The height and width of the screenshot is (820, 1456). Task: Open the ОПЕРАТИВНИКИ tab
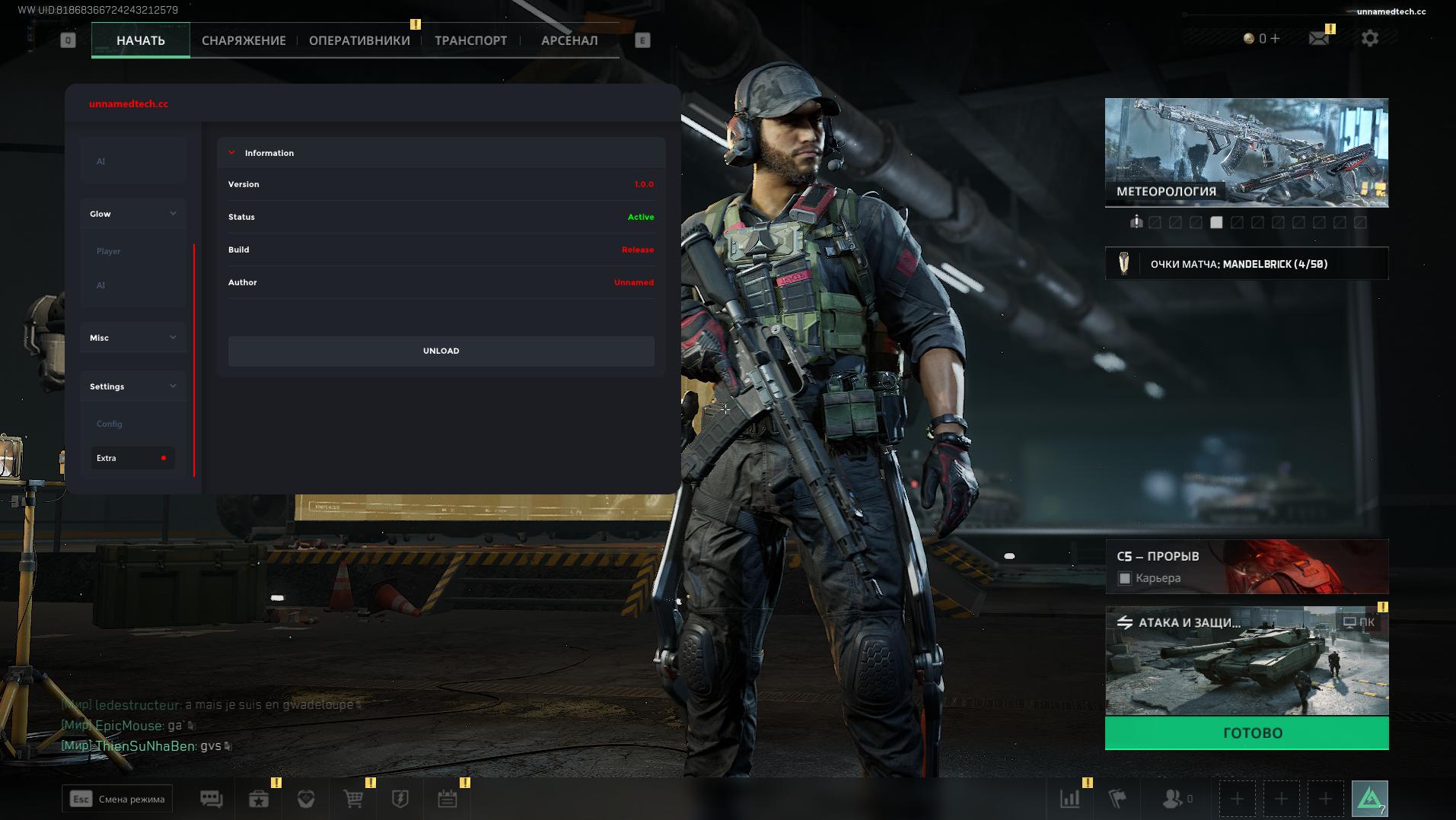pos(359,41)
